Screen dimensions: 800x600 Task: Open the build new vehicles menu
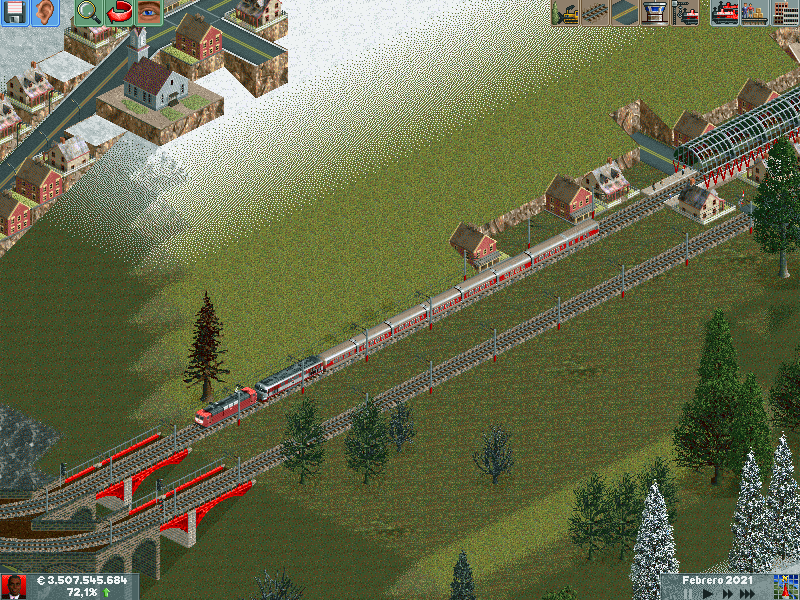pos(685,12)
